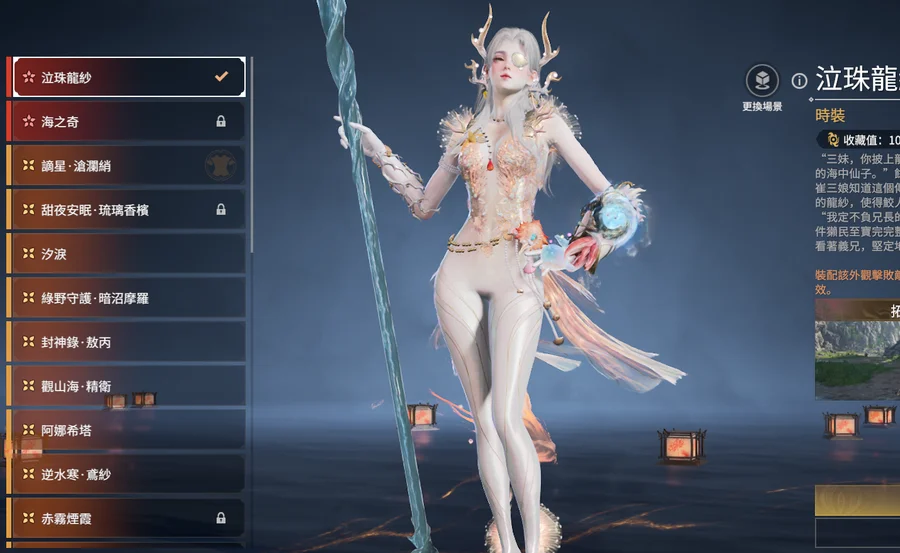This screenshot has width=900, height=553.
Task: Click the outfit list scrollbar
Action: 251,150
